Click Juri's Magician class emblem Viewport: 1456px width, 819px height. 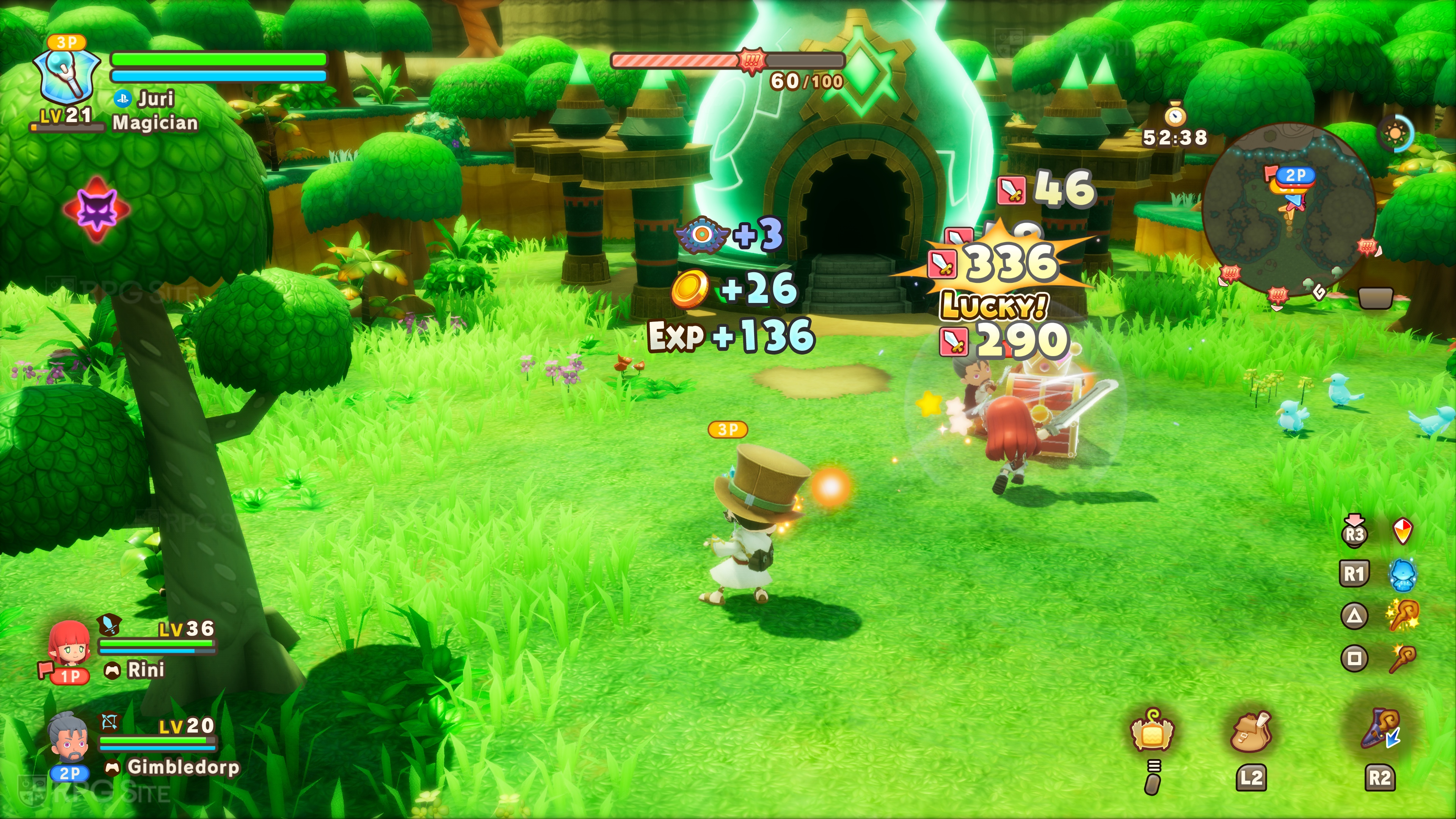(67, 76)
